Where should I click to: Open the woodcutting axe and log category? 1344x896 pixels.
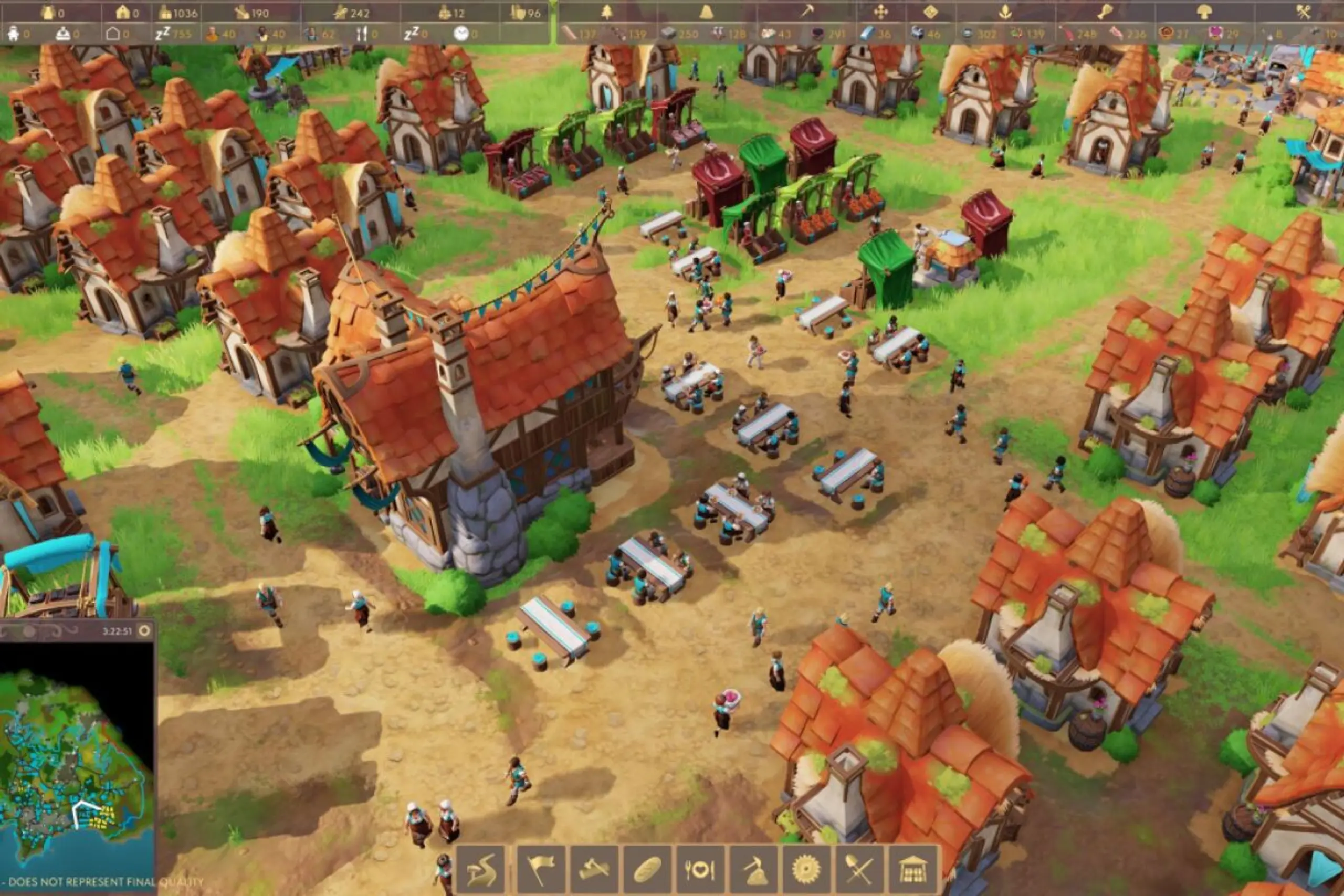594,870
